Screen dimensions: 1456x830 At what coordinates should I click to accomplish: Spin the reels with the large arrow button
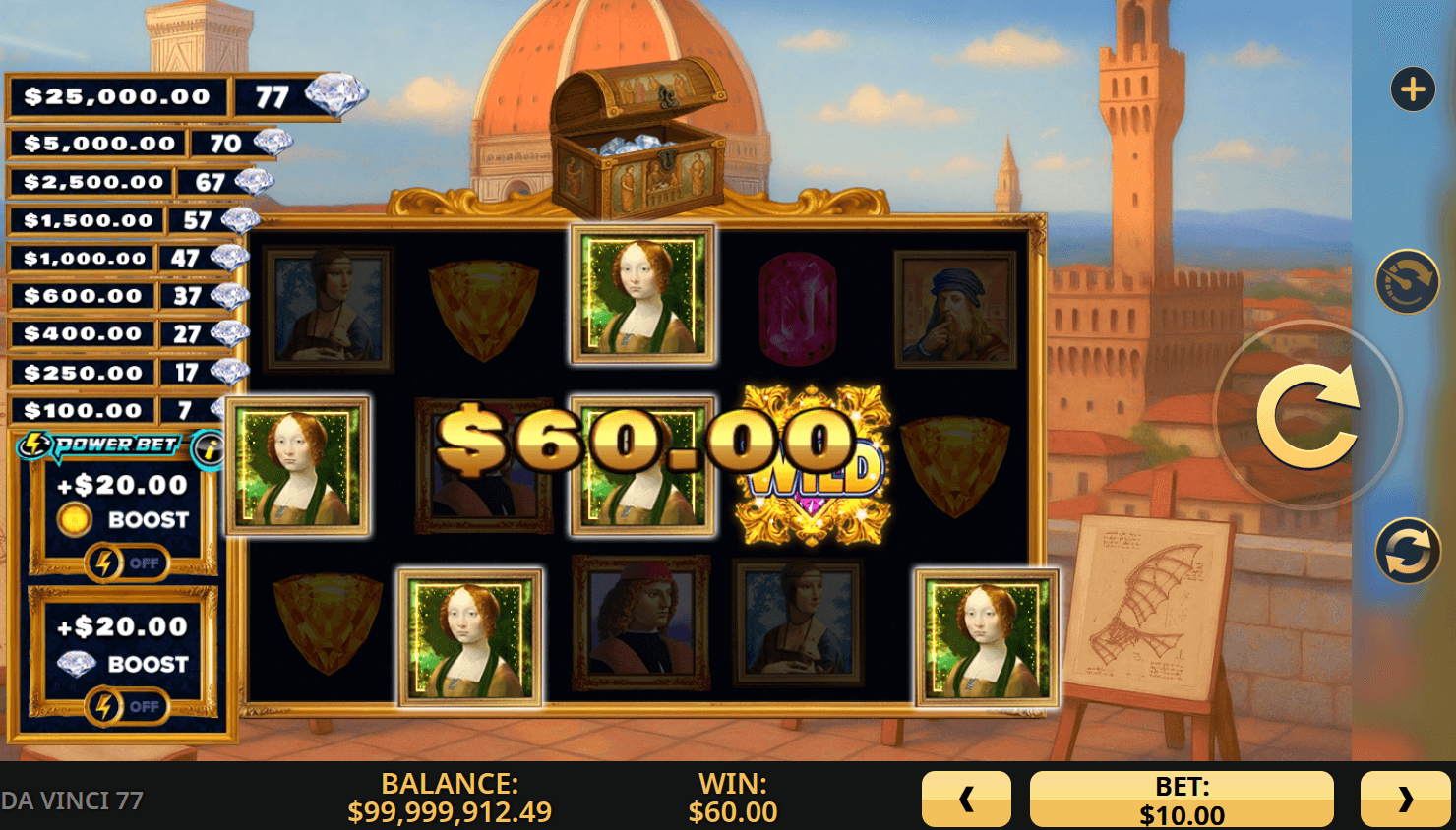(1307, 416)
